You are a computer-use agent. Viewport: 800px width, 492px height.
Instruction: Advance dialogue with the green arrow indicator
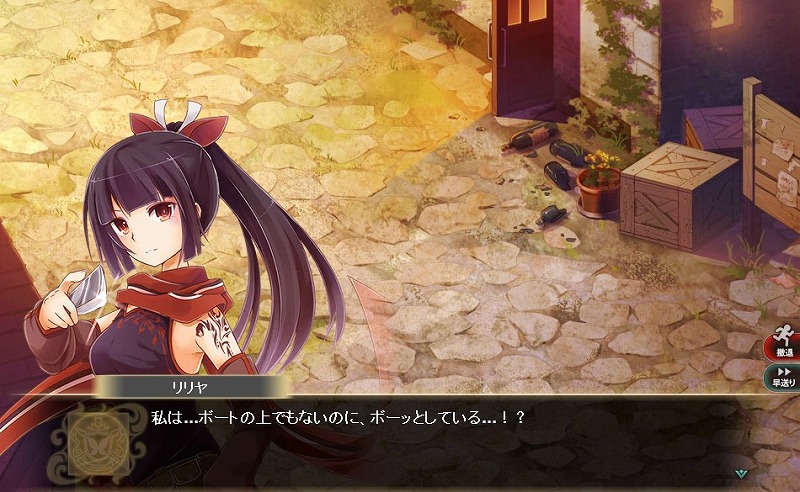740,473
